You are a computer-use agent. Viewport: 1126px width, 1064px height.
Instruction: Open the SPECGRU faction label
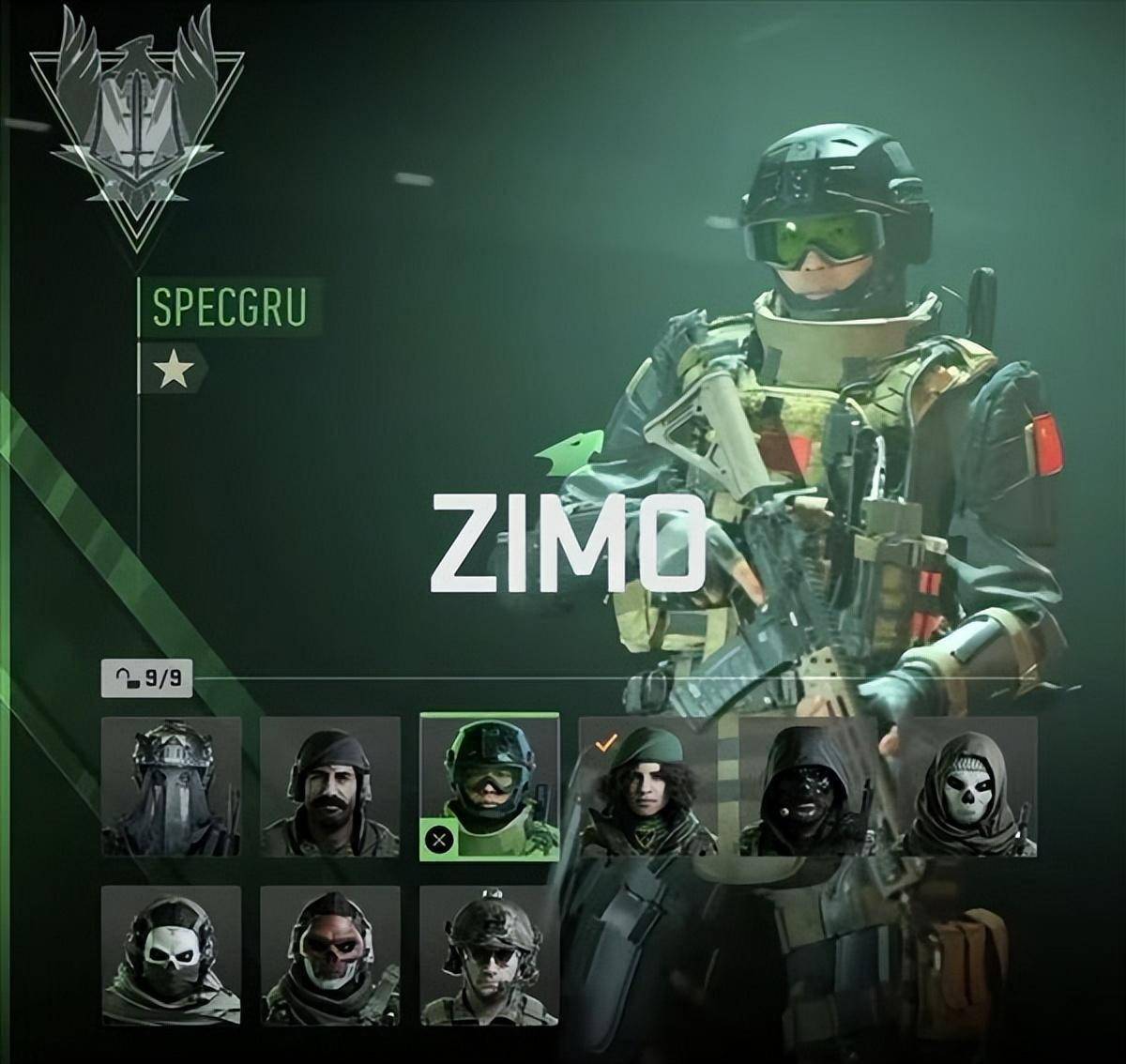click(x=229, y=307)
